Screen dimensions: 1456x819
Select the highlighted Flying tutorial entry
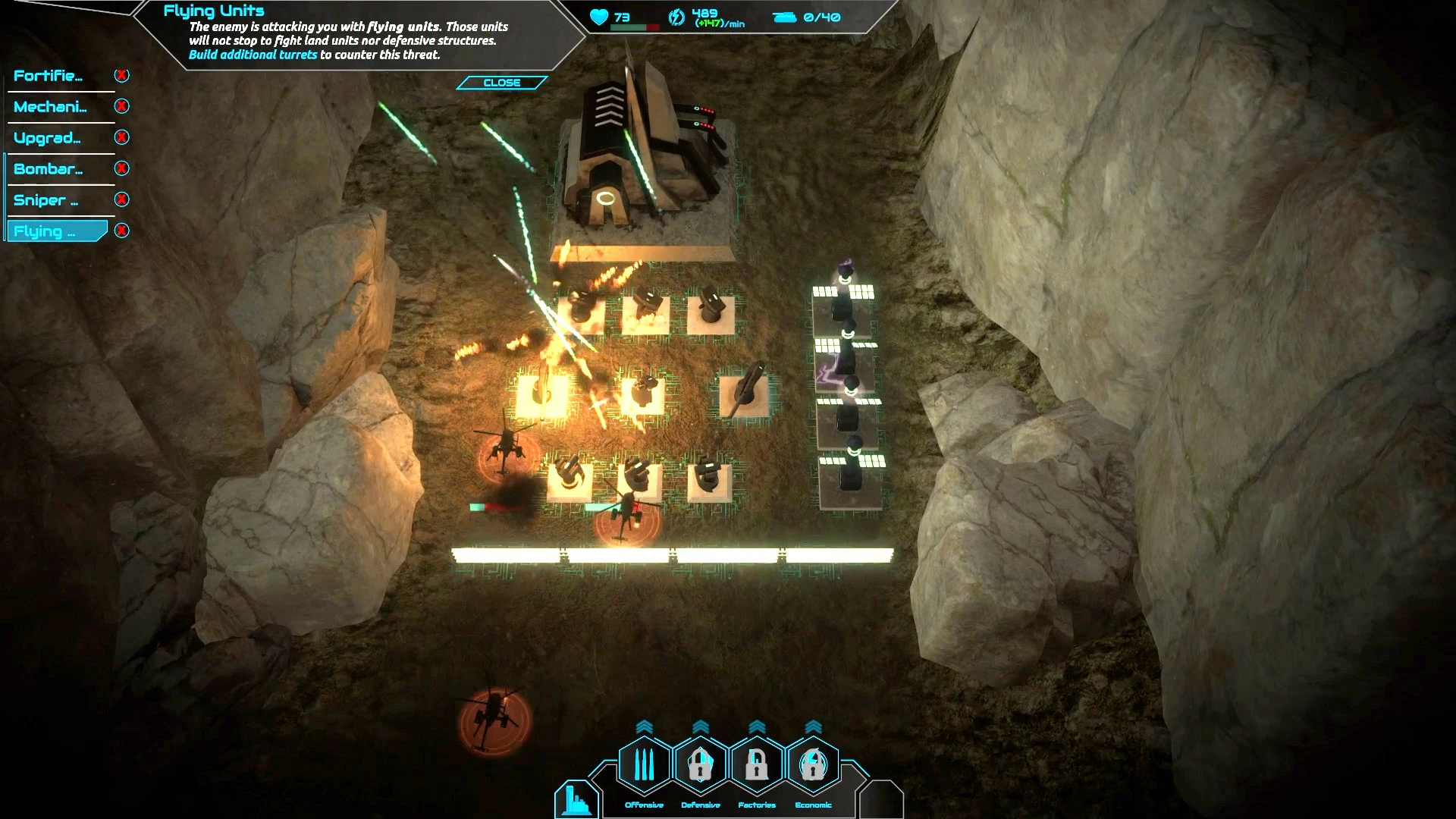53,231
